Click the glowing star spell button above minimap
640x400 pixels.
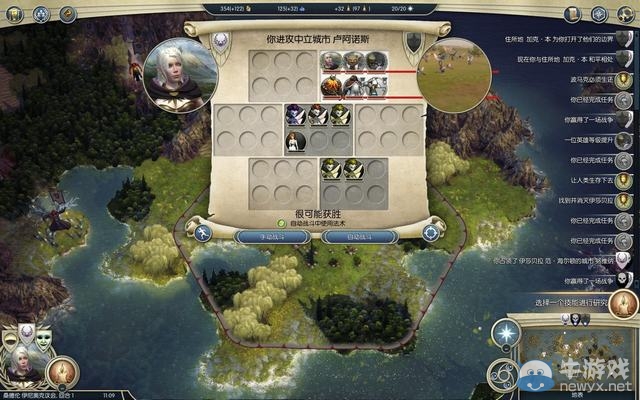click(508, 331)
